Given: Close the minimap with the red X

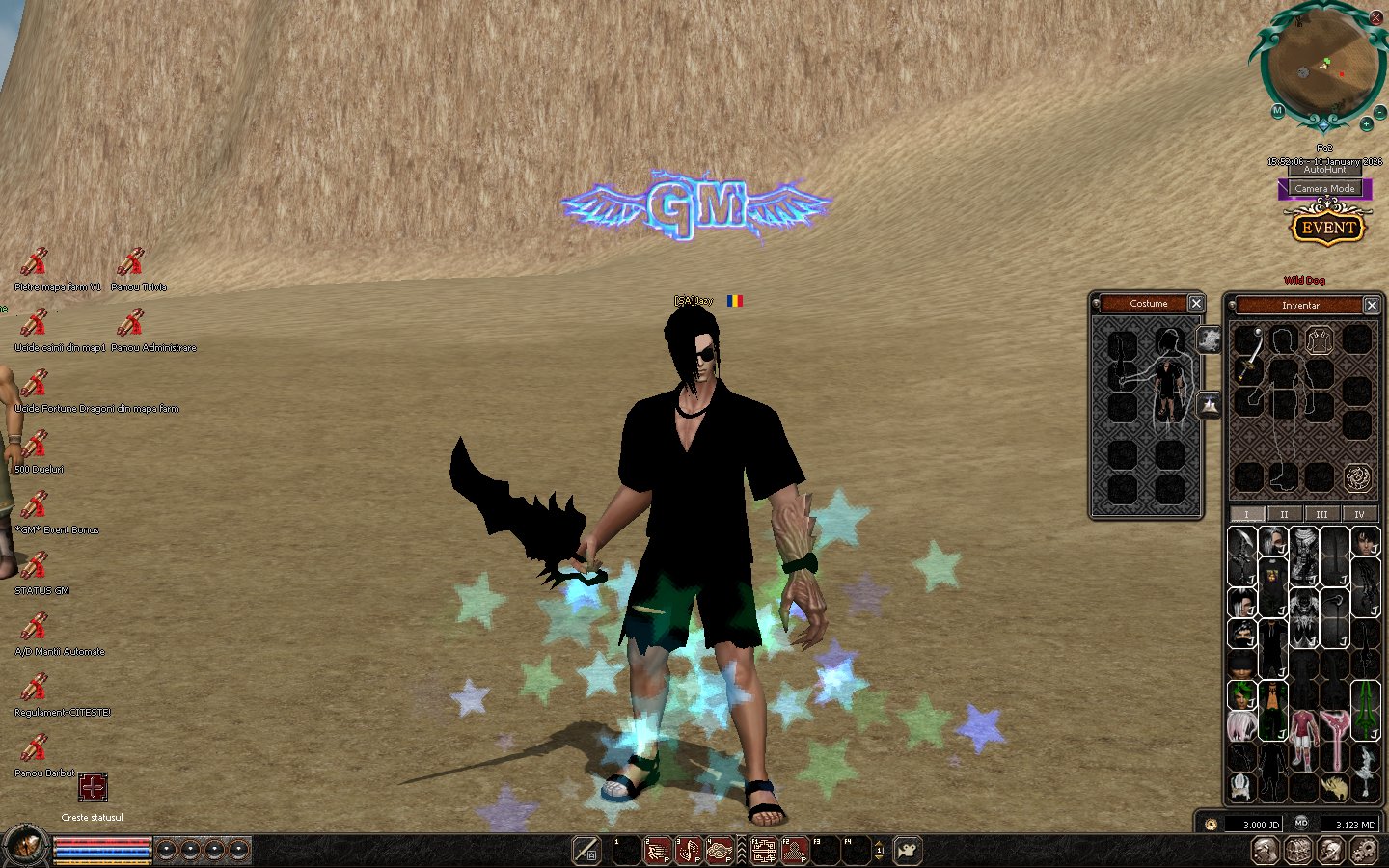Looking at the screenshot, I should [1375, 17].
